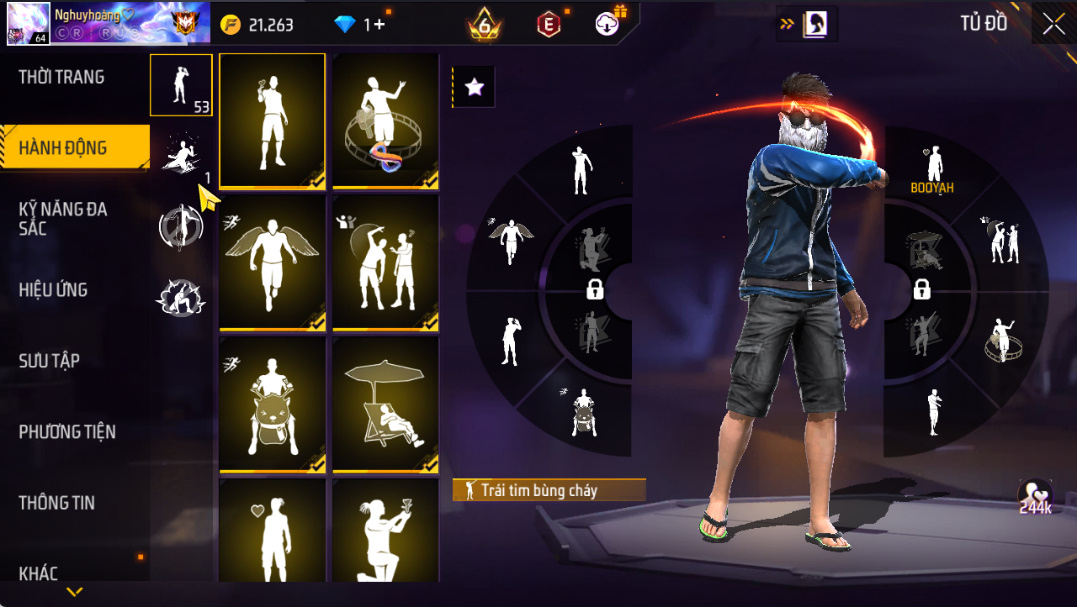The width and height of the screenshot is (1077, 607).
Task: Select the HÀNH ĐỘNG category
Action: tap(63, 148)
